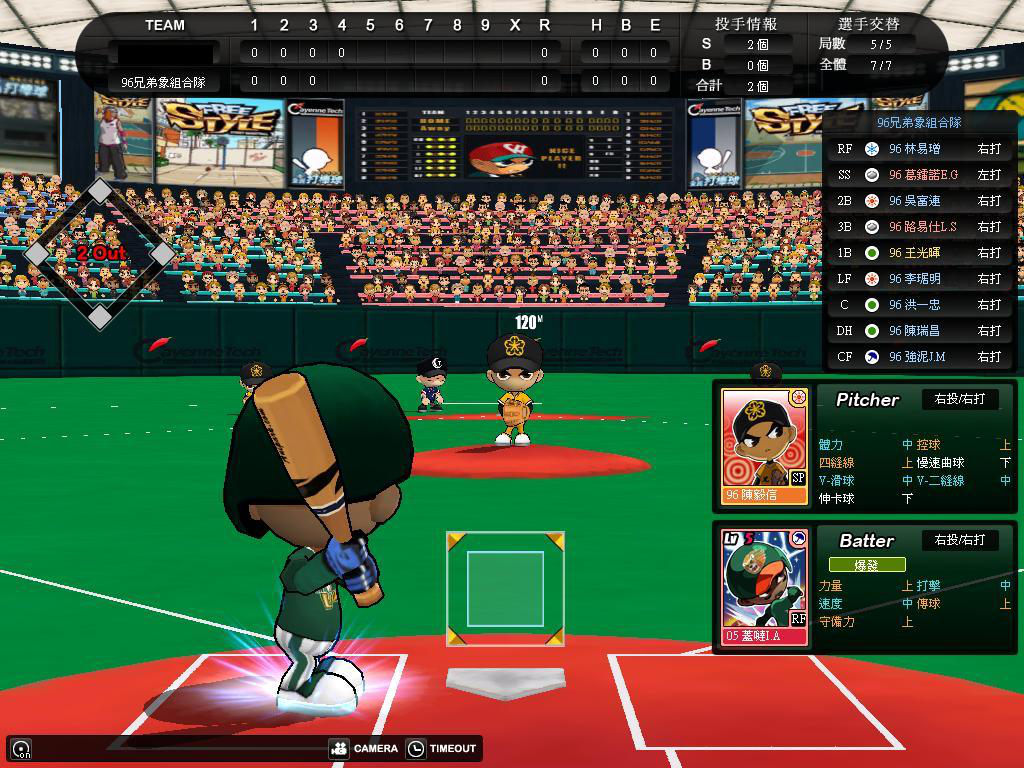Image resolution: width=1024 pixels, height=768 pixels.
Task: Open the 投手情報 pitcher info panel
Action: coord(746,24)
